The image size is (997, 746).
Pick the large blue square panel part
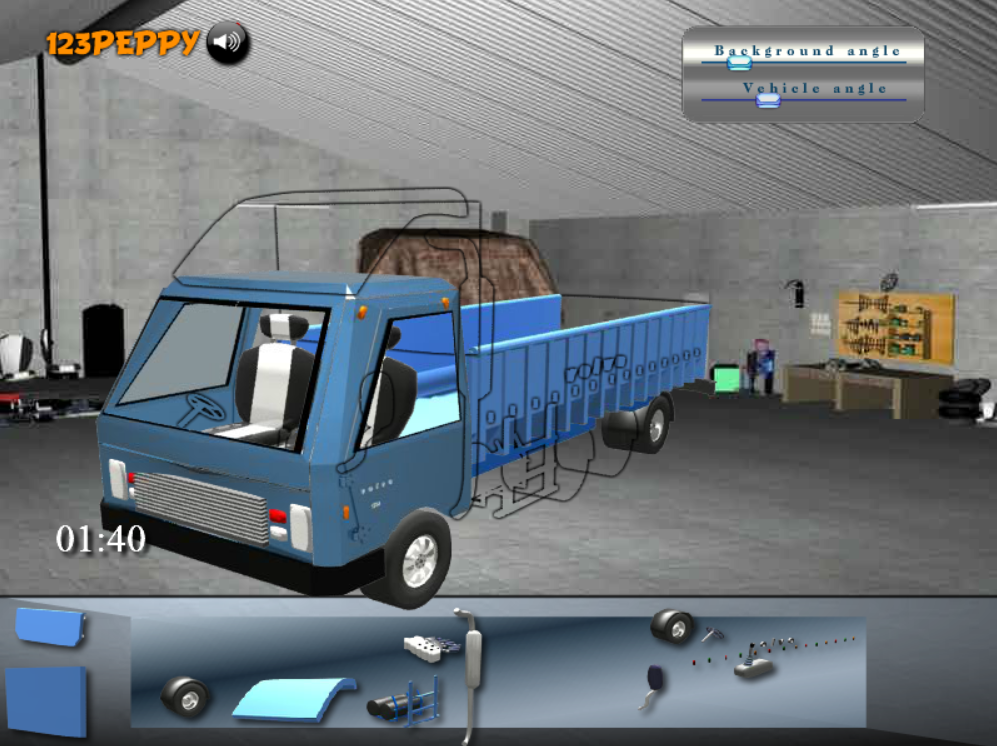(46, 702)
